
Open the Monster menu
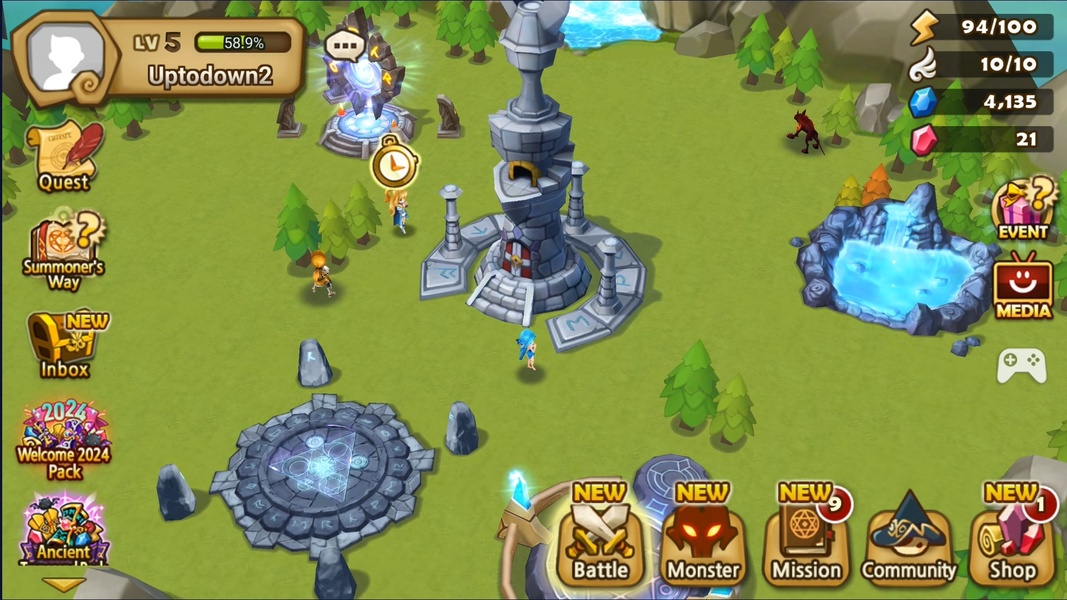pos(703,540)
